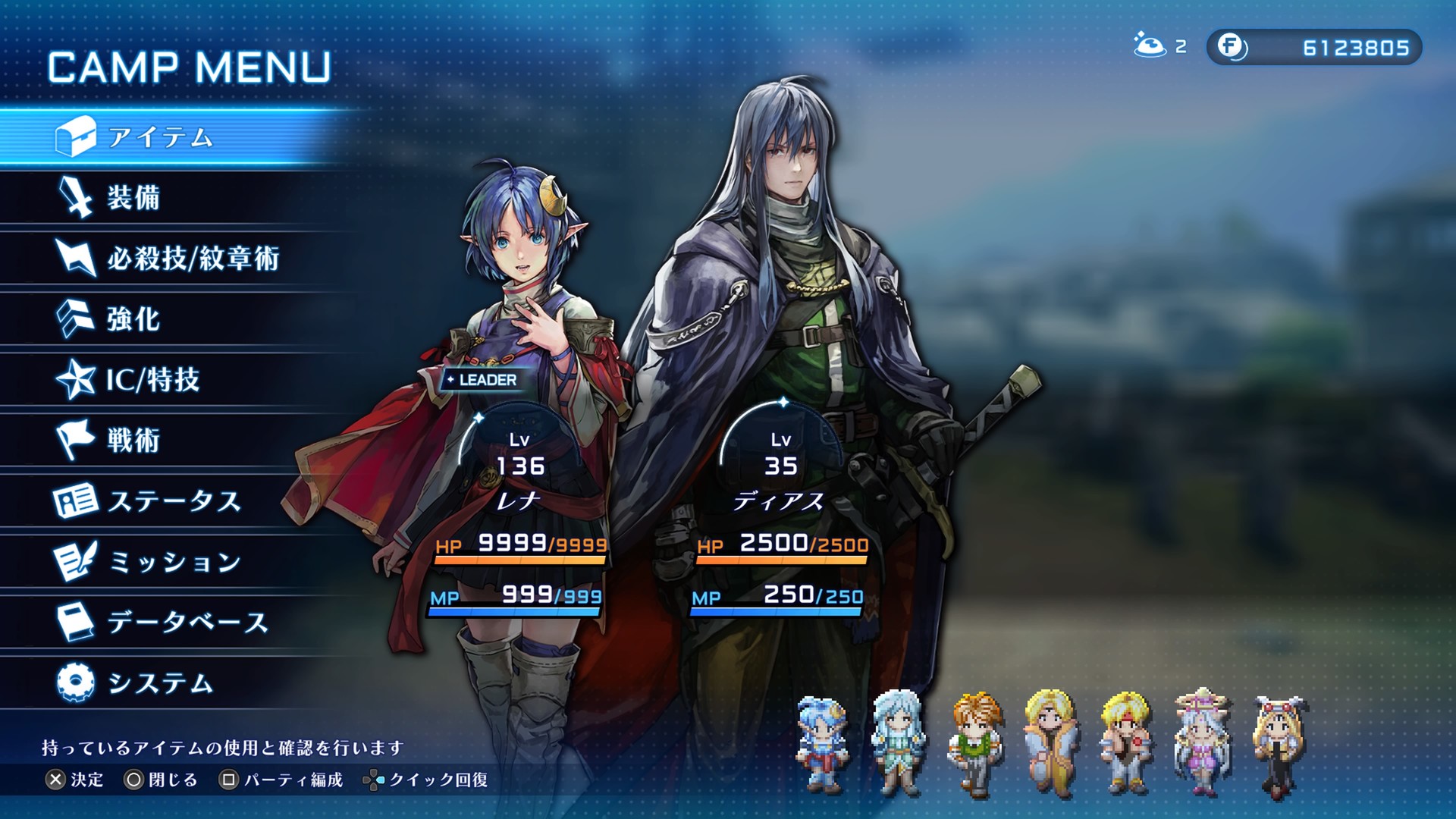Select the horned blonde black-outfit party sprite
This screenshot has width=1456, height=819.
(x=1280, y=746)
